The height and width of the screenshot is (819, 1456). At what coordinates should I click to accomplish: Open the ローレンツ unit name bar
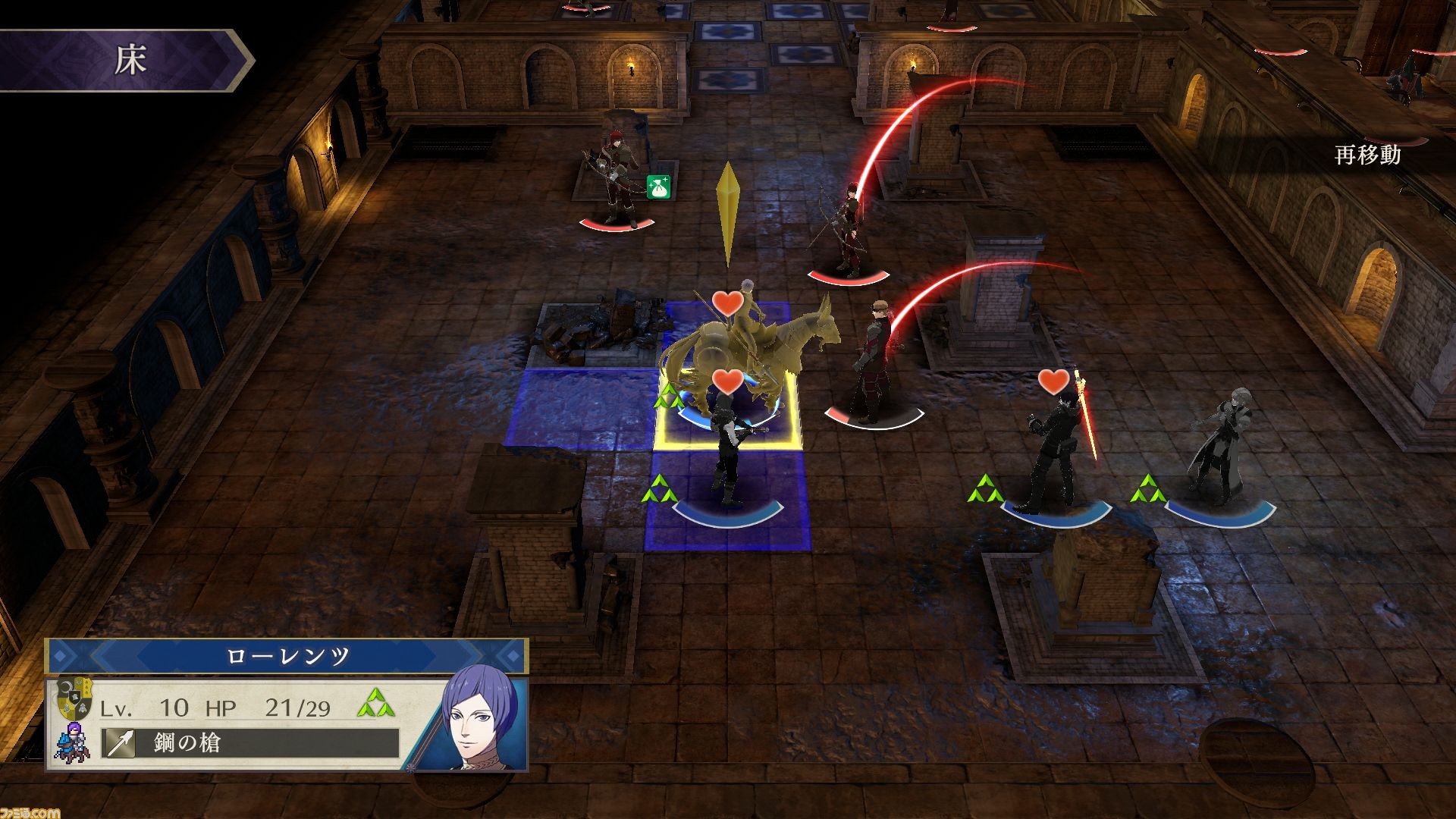point(287,657)
